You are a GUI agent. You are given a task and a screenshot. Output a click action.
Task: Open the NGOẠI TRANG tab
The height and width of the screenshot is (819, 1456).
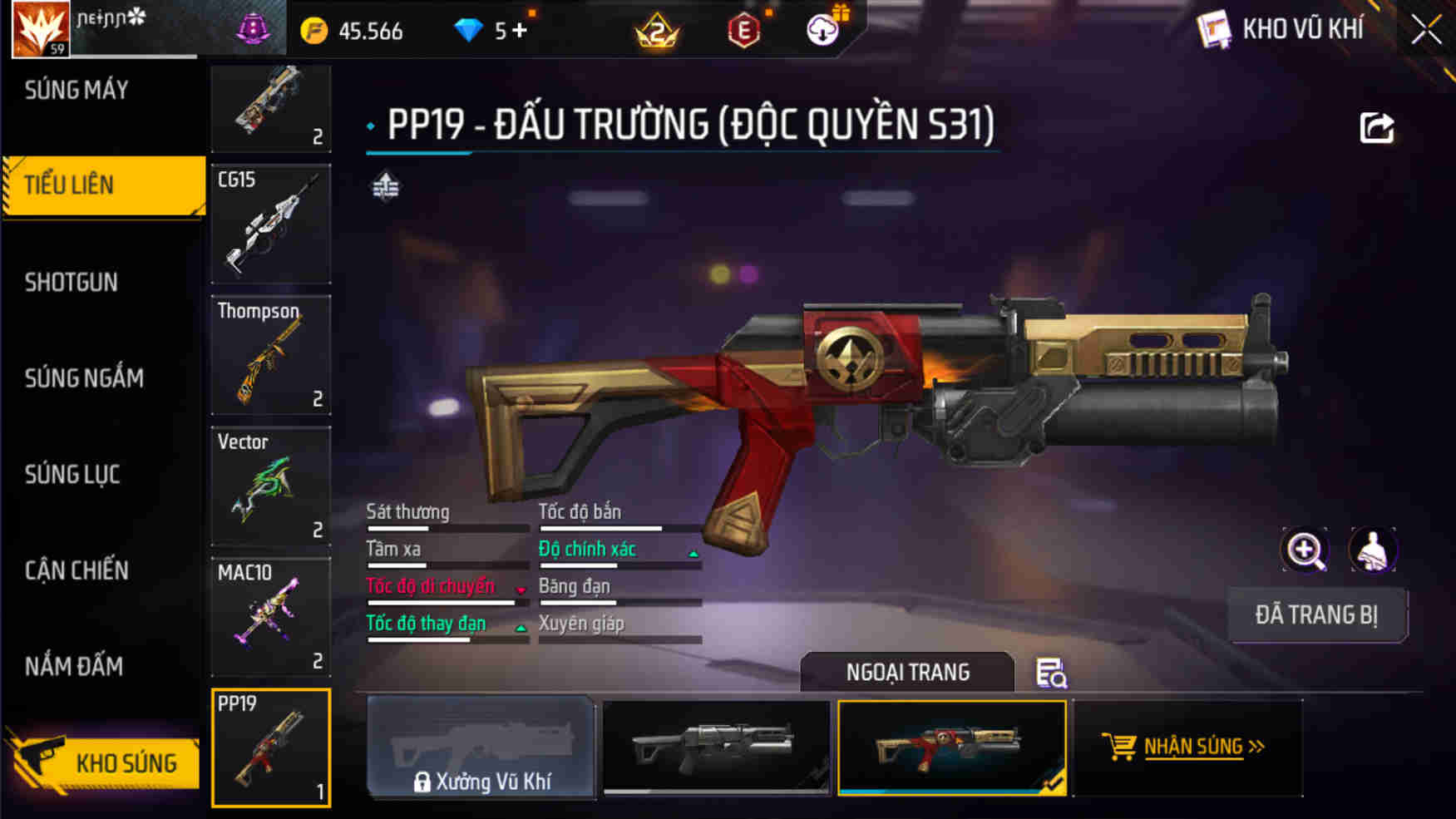906,672
